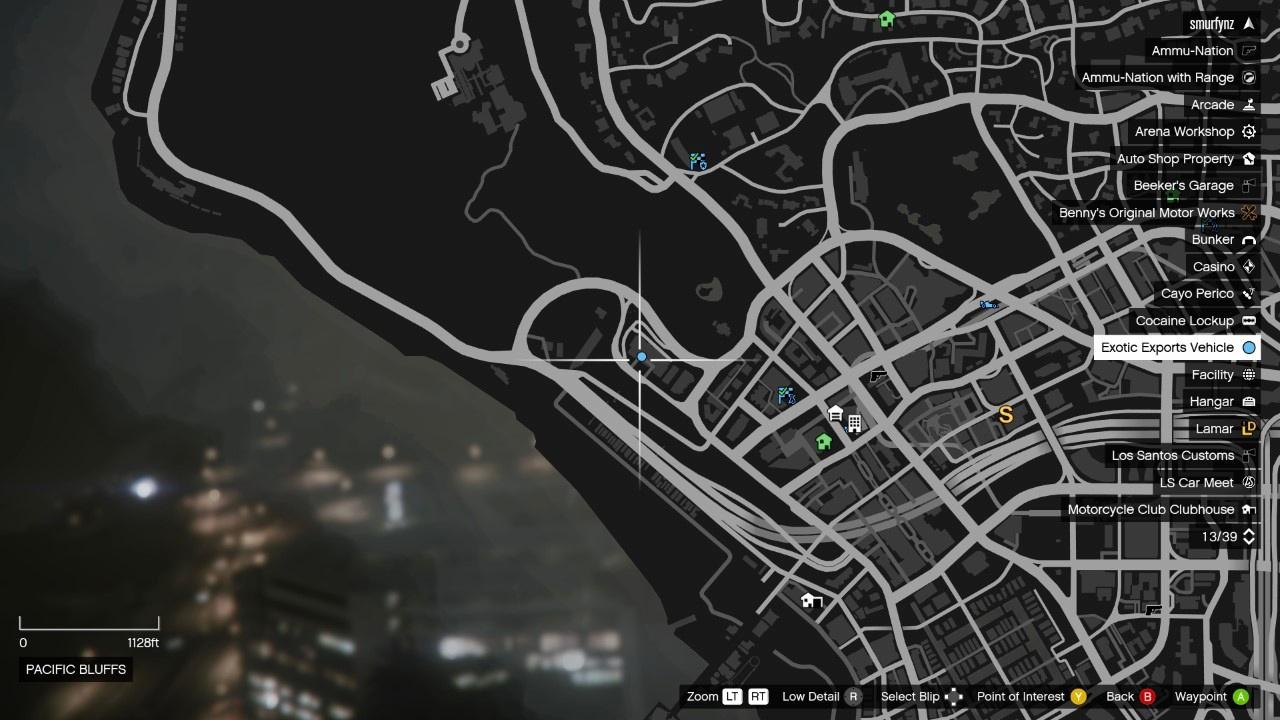Select the LS Car Meet entry
This screenshot has height=720, width=1280.
(1206, 483)
